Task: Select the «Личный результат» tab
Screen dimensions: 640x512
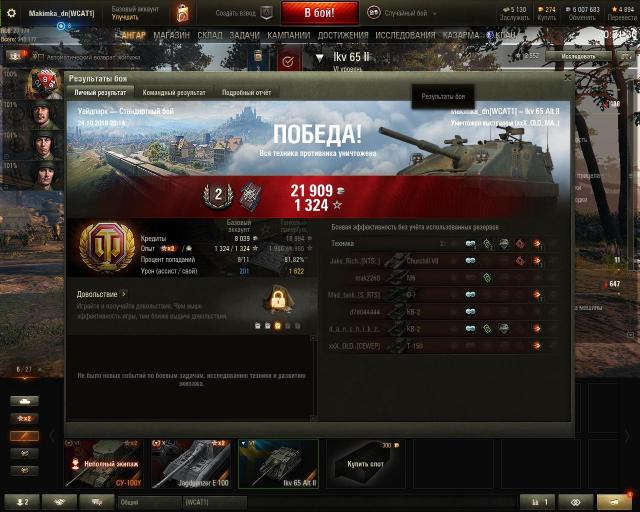Action: 102,92
